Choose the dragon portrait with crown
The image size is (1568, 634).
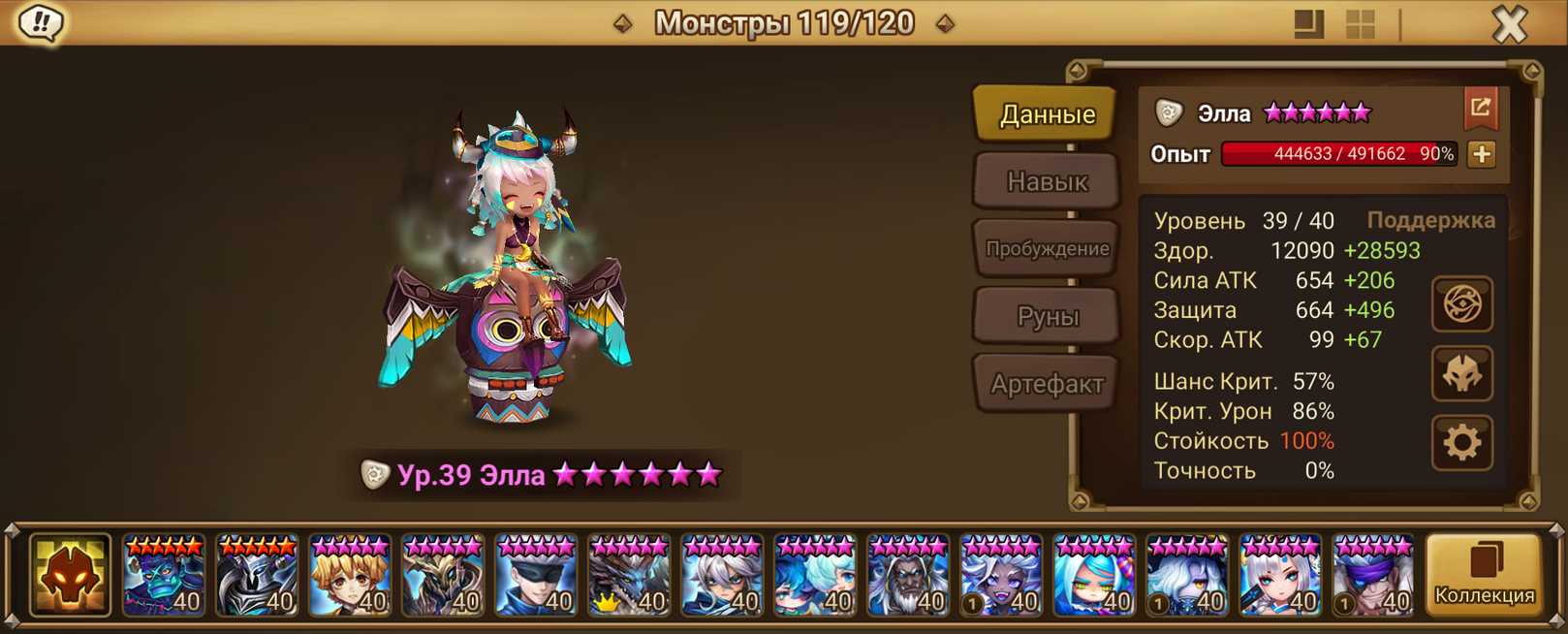click(629, 577)
